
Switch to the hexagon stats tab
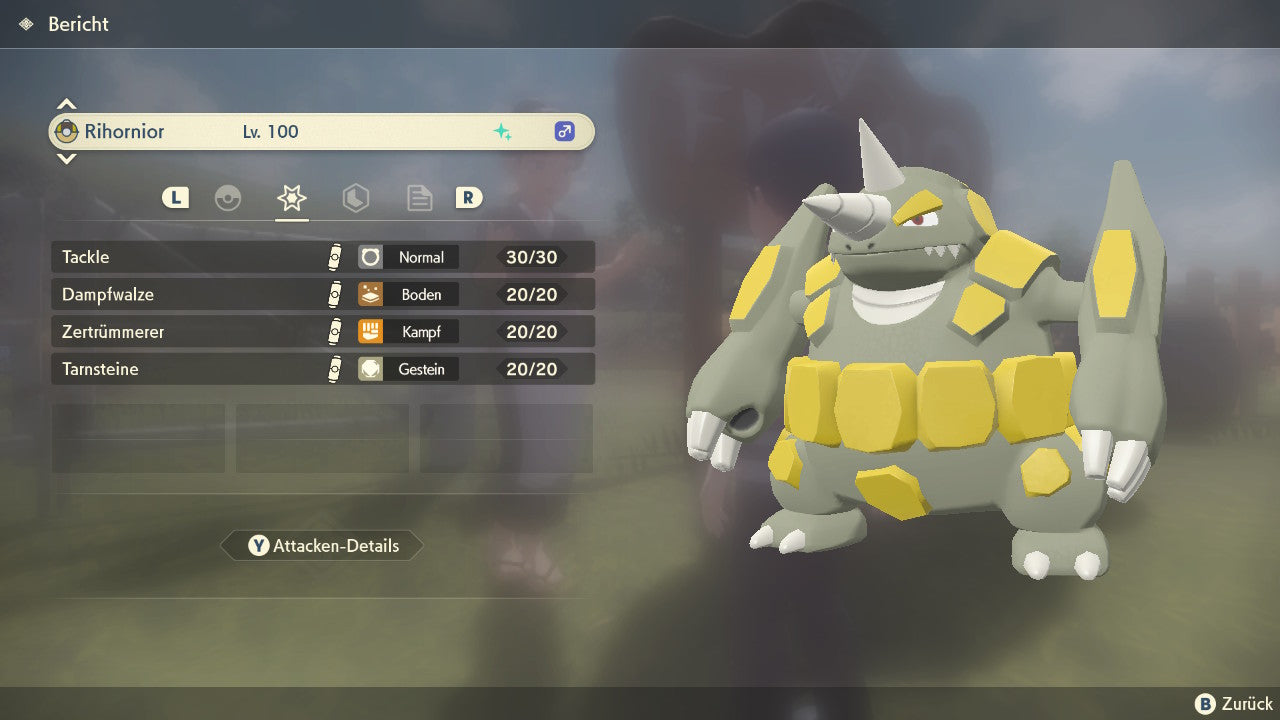(x=355, y=198)
